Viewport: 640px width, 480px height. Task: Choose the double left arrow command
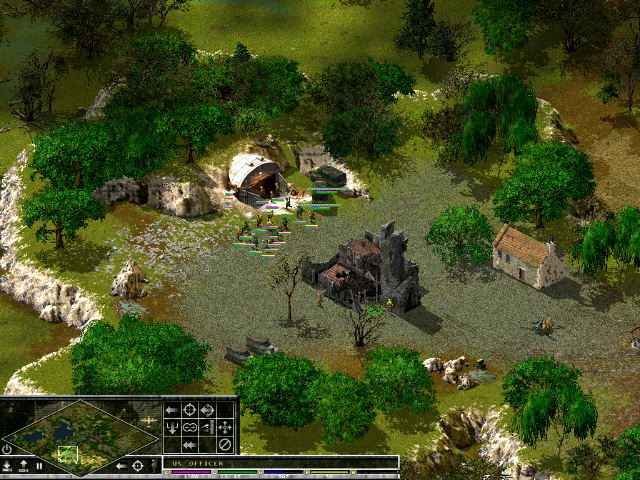pyautogui.click(x=189, y=444)
